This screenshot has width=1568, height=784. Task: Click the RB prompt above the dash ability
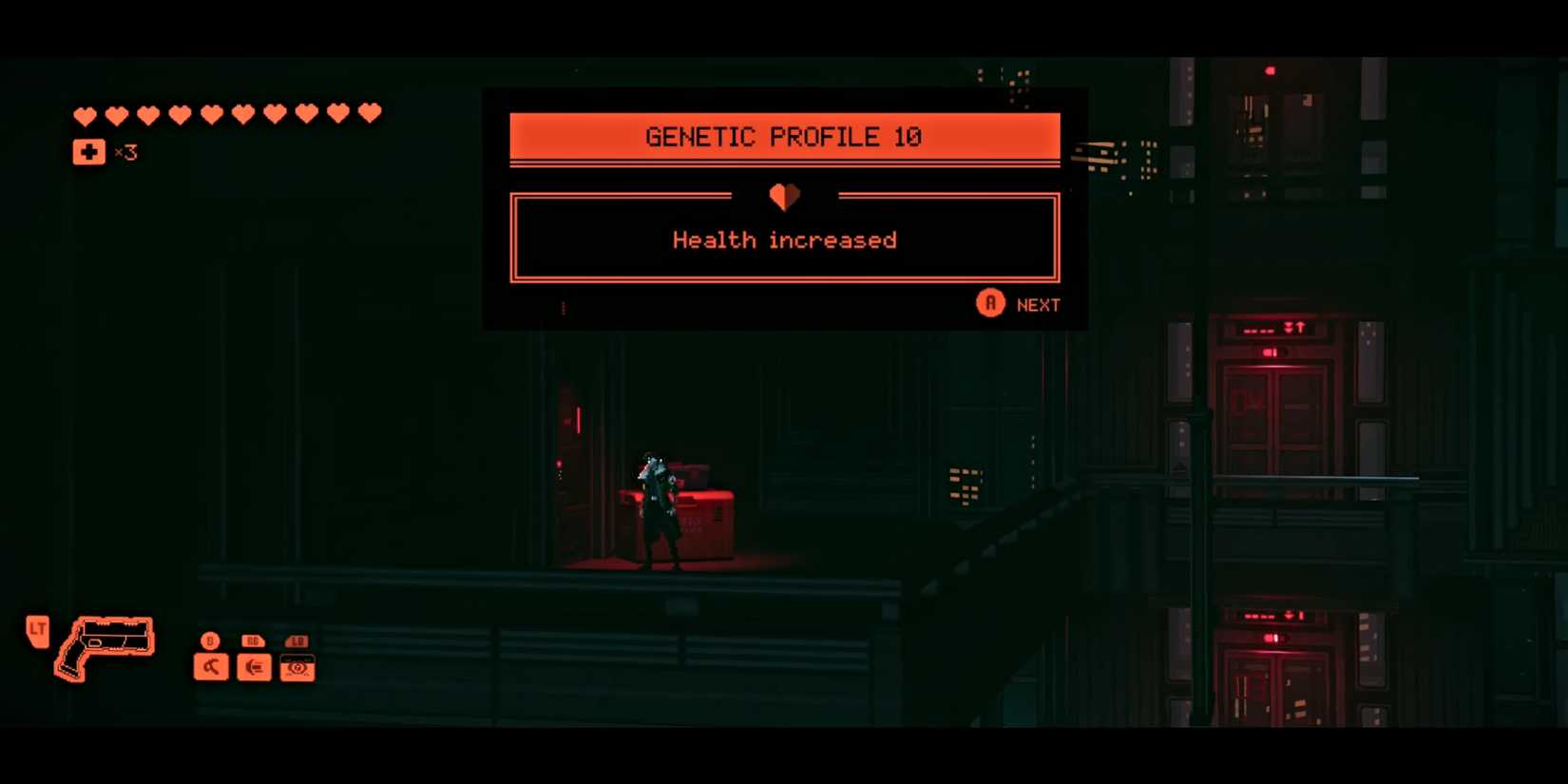coord(252,641)
